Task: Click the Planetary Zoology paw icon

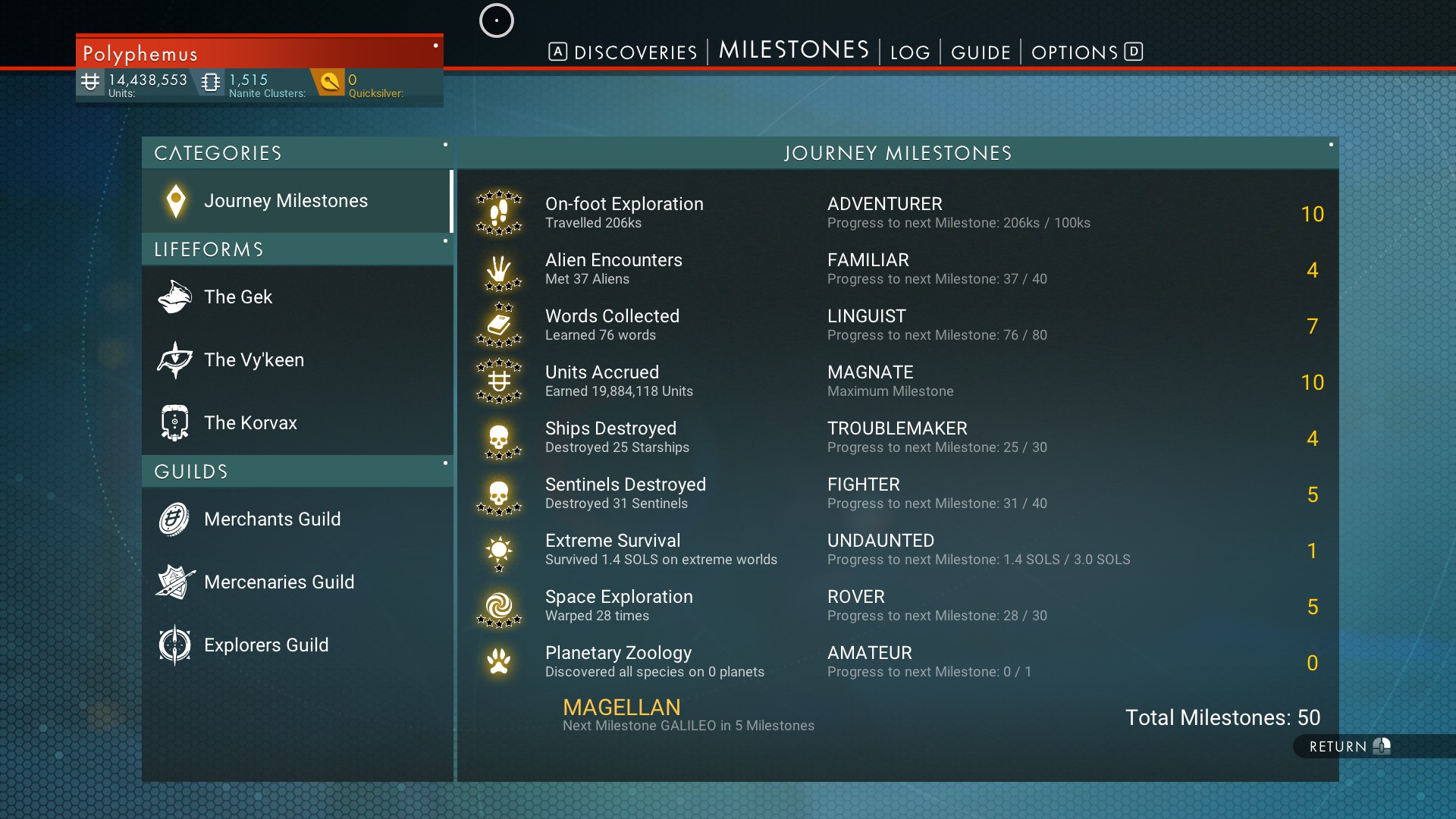Action: [x=499, y=662]
